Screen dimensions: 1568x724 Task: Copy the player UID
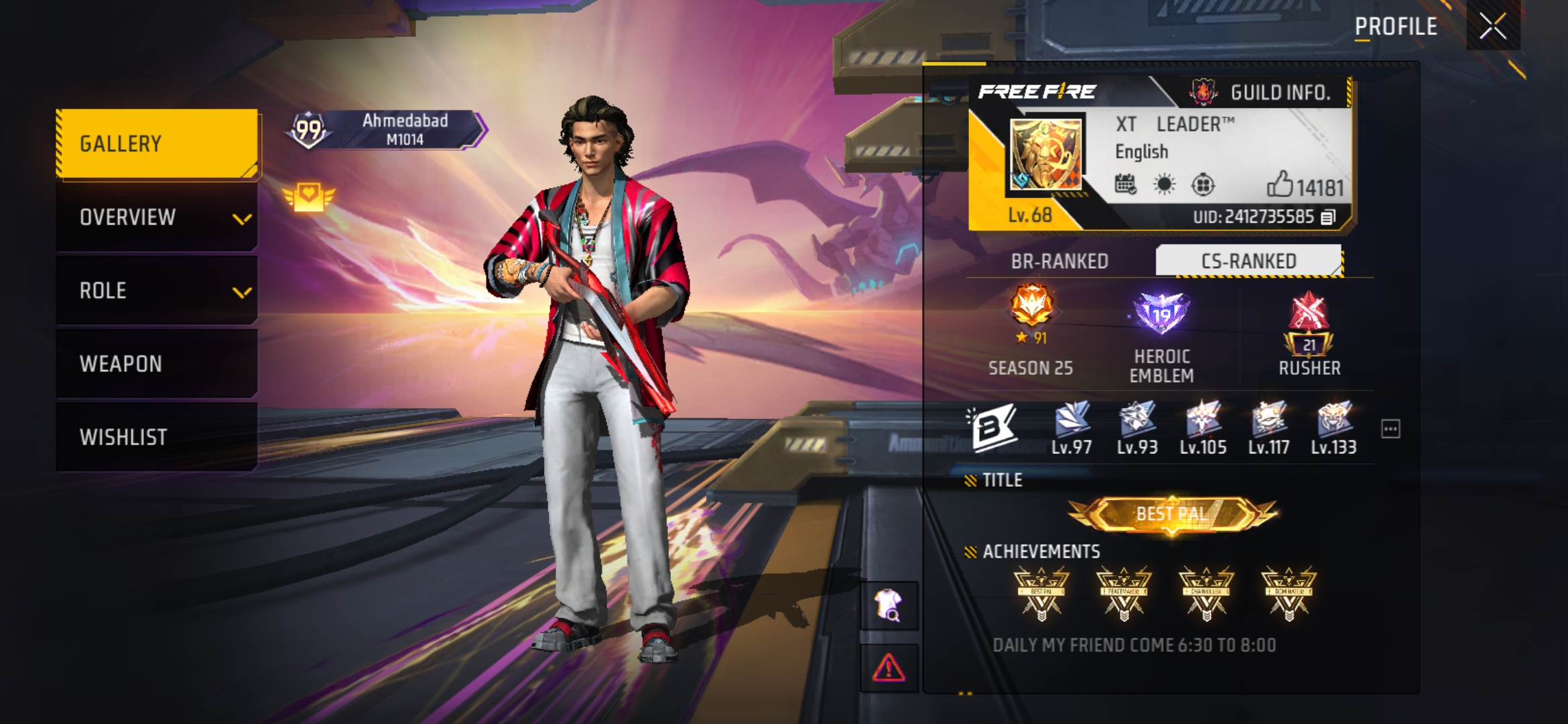click(x=1328, y=217)
